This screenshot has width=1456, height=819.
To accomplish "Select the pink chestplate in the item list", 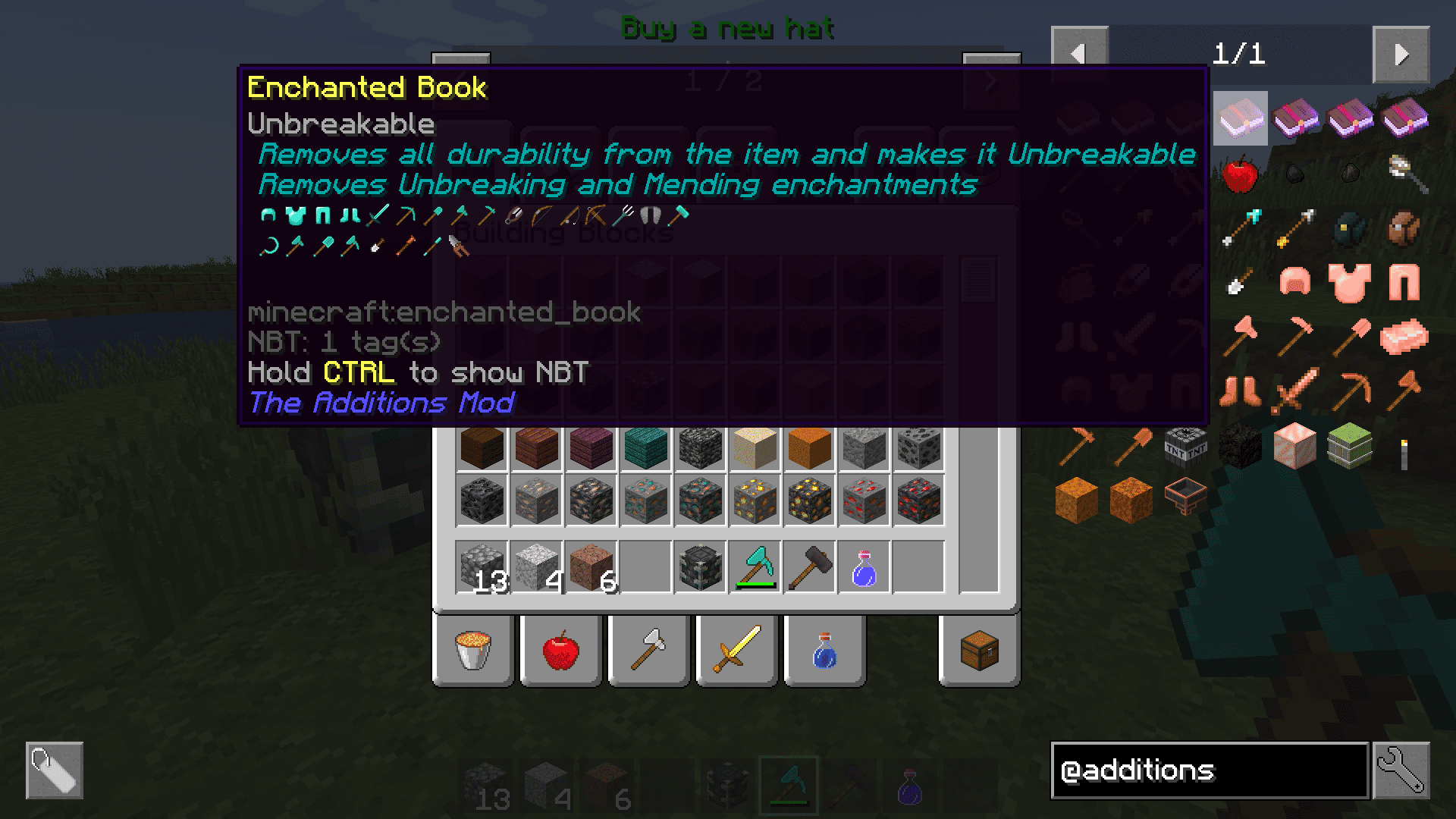I will click(1349, 282).
